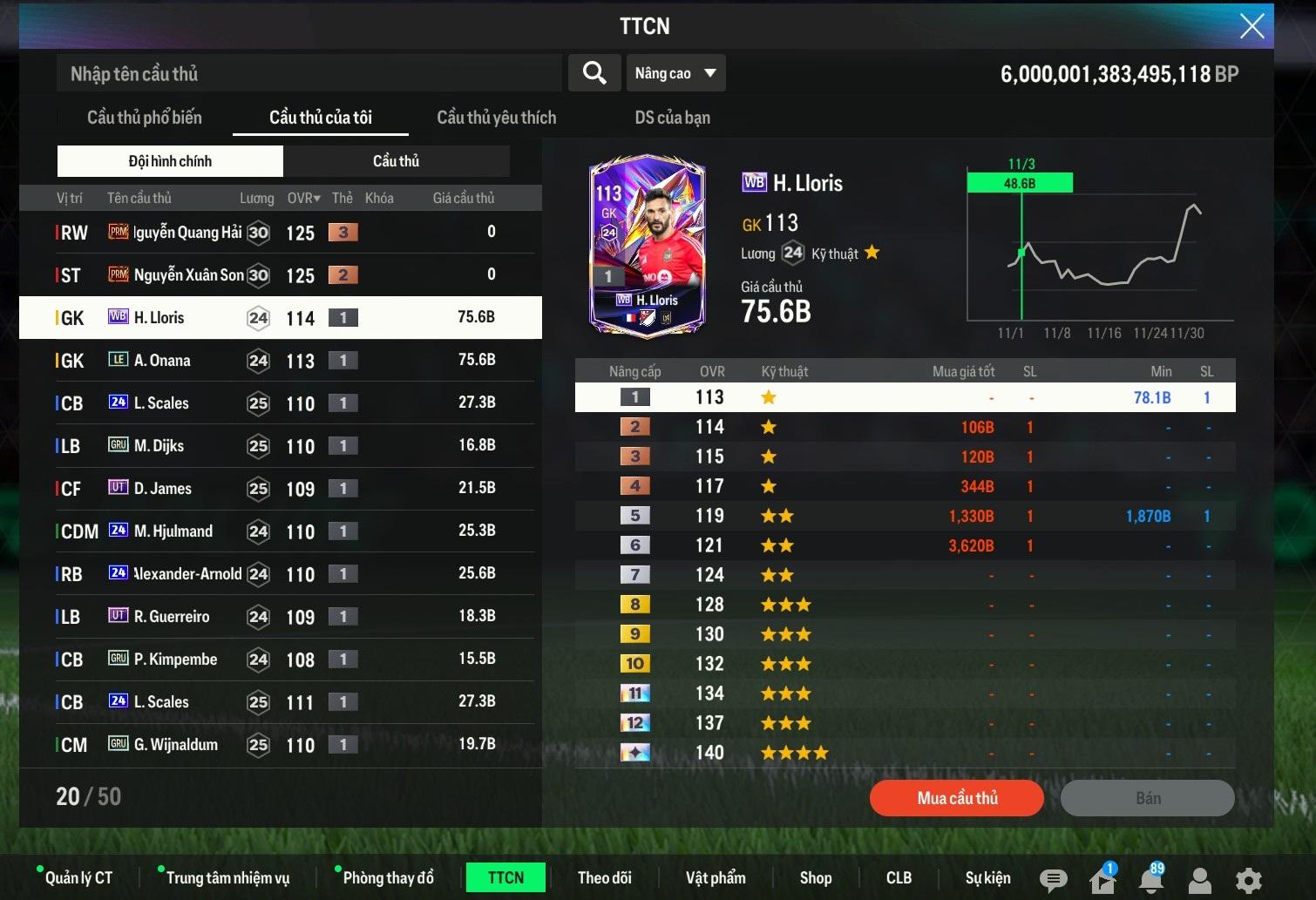Click the player name search field
This screenshot has height=900, width=1316.
309,74
